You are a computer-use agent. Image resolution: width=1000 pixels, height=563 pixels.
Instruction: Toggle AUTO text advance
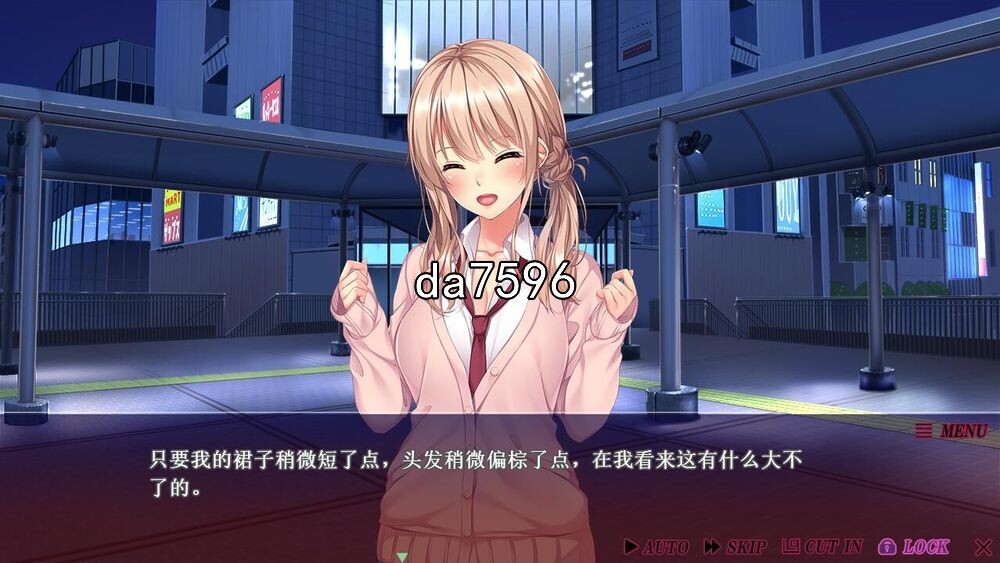click(656, 547)
